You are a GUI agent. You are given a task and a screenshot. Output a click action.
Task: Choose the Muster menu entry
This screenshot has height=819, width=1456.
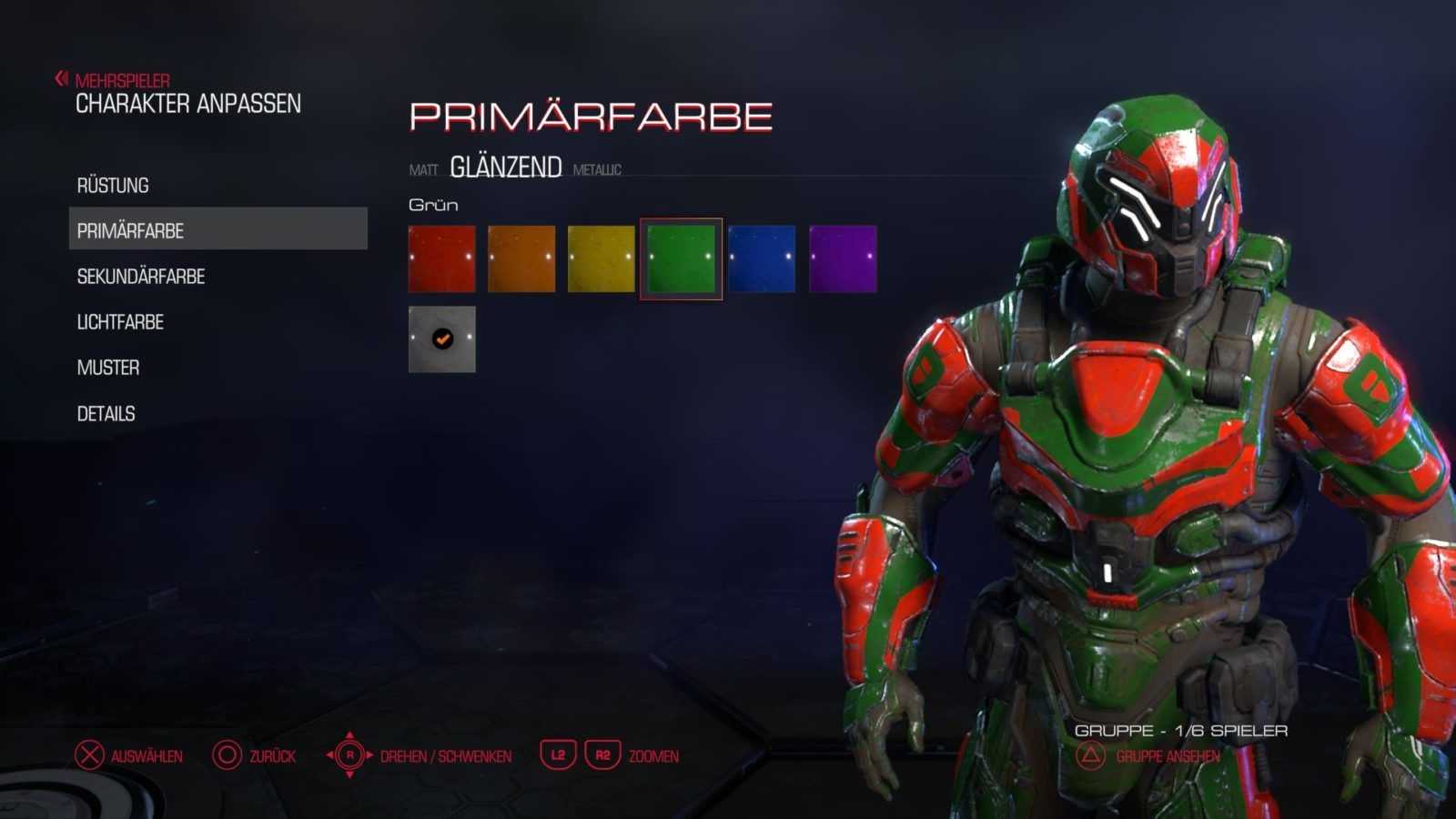pyautogui.click(x=108, y=368)
